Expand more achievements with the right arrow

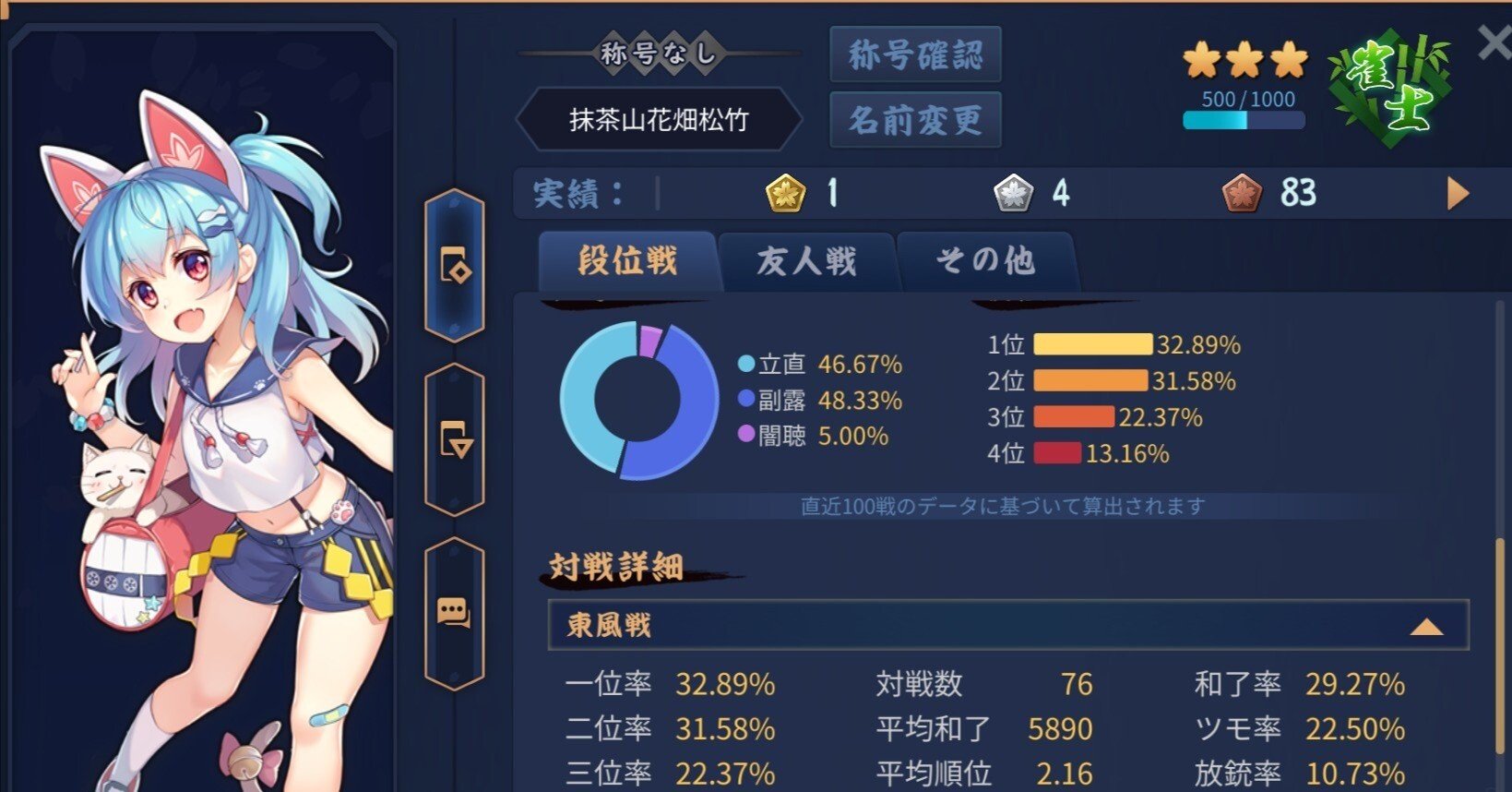[1458, 194]
